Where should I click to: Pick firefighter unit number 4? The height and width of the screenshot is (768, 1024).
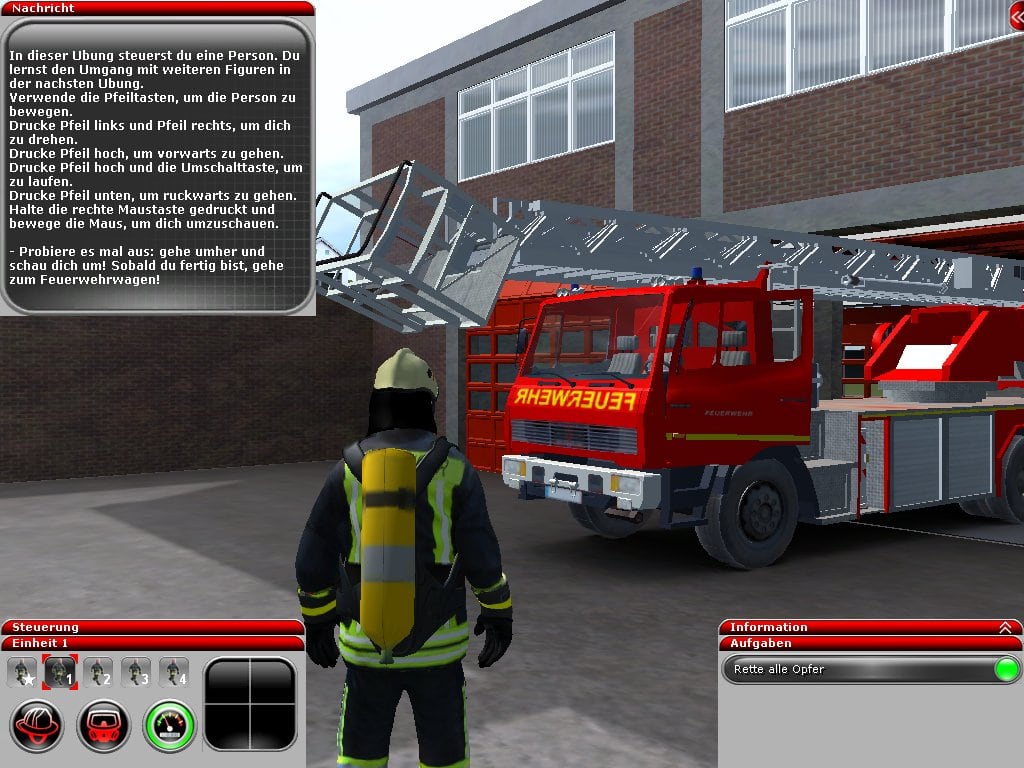pyautogui.click(x=174, y=672)
